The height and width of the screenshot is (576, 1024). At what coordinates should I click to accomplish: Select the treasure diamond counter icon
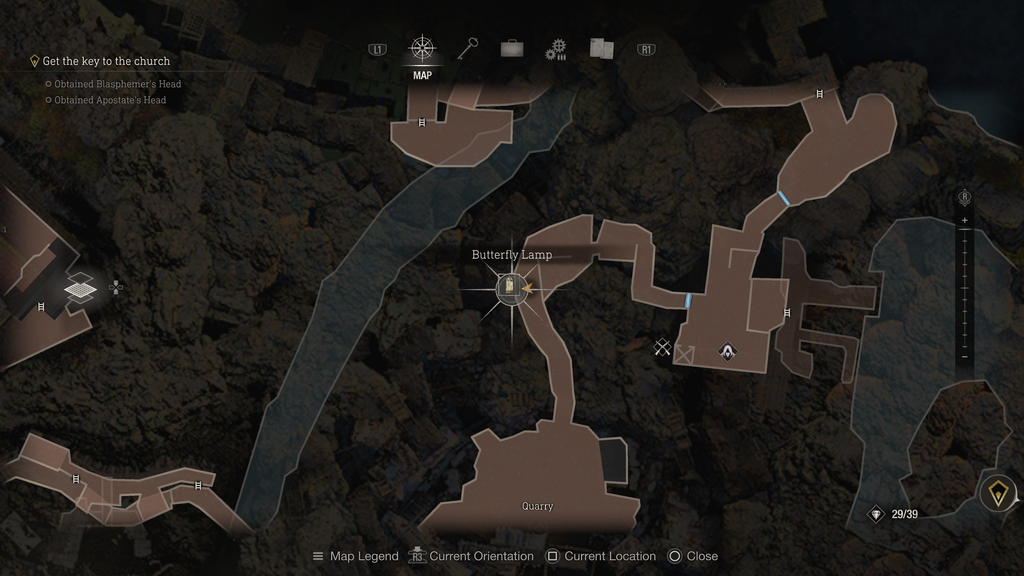pos(877,514)
